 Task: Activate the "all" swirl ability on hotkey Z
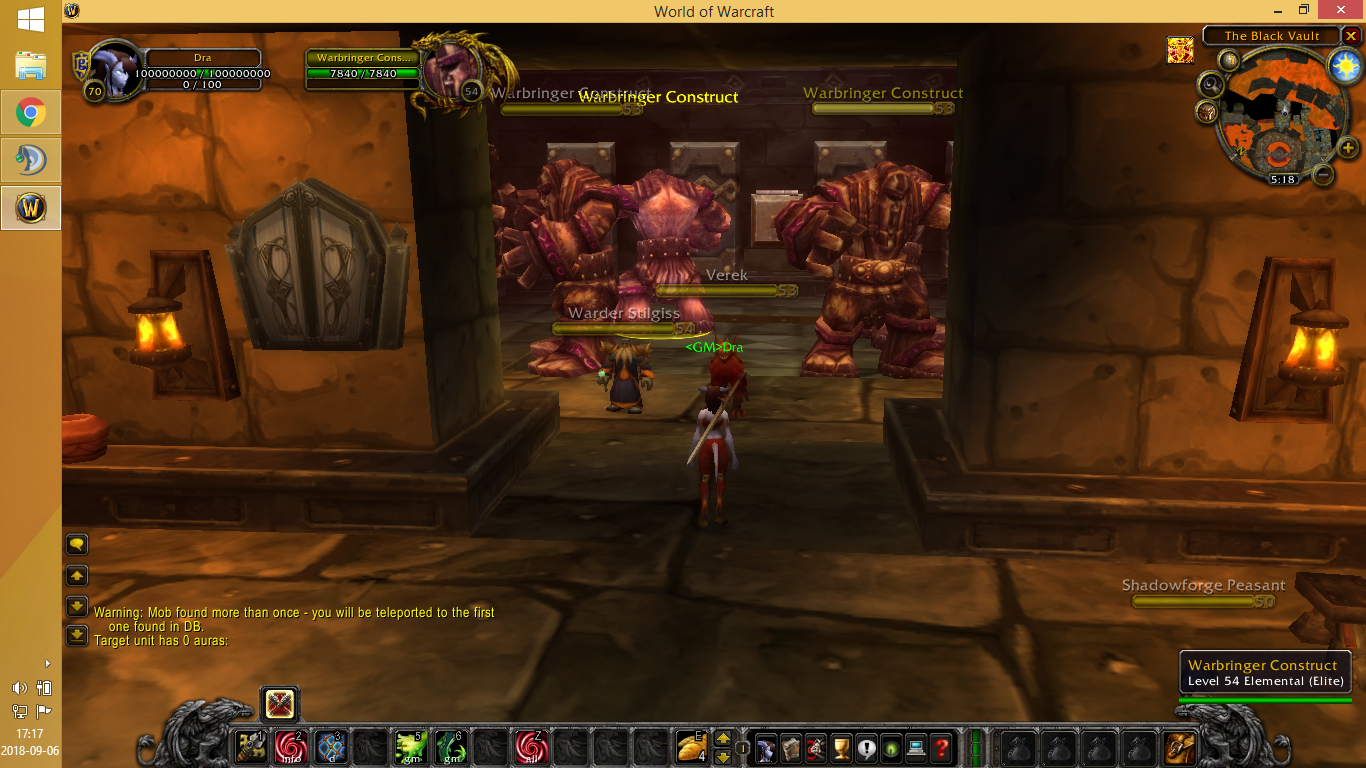point(531,748)
